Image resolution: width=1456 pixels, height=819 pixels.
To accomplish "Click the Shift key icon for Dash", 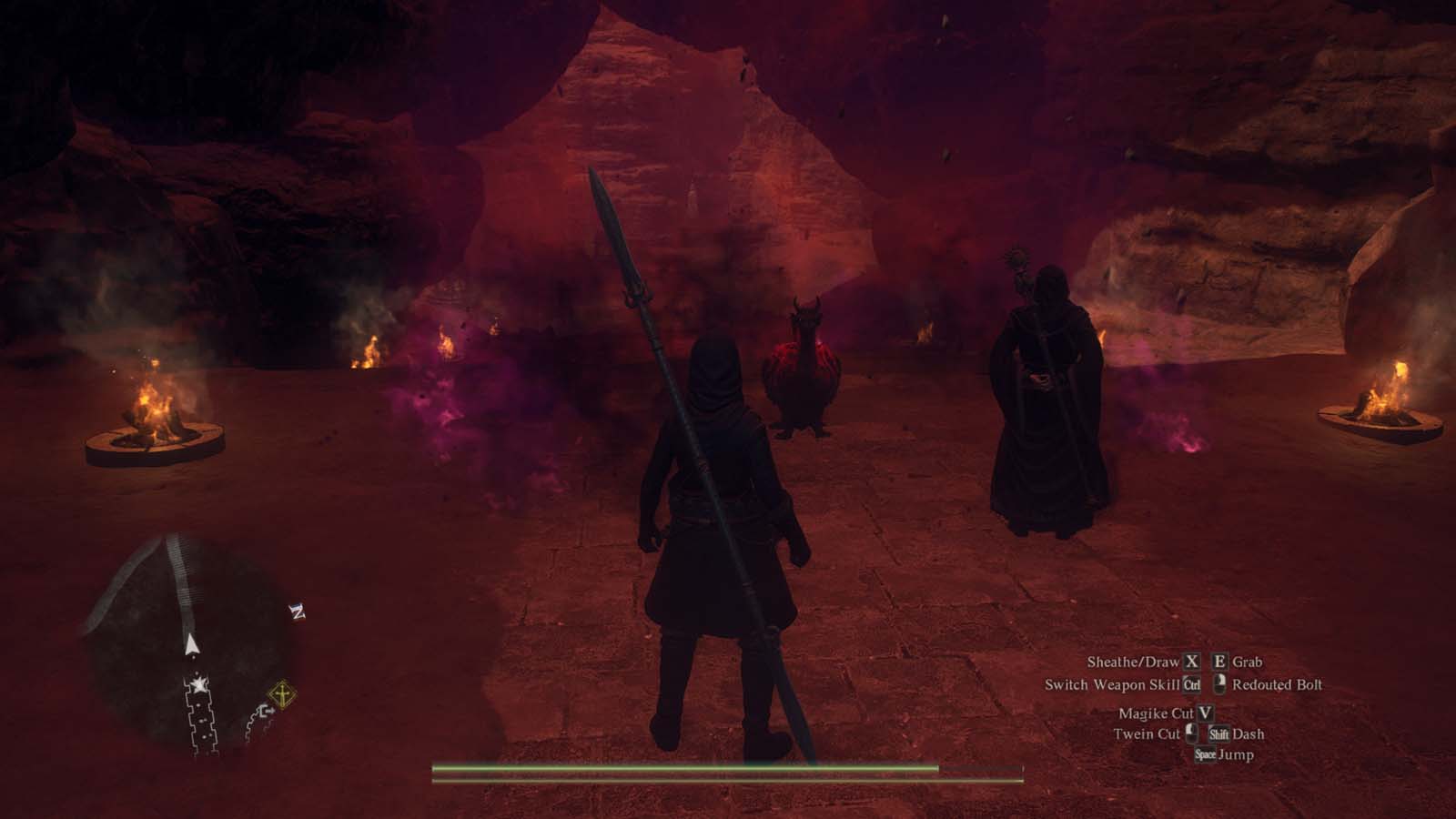I will coord(1220,735).
